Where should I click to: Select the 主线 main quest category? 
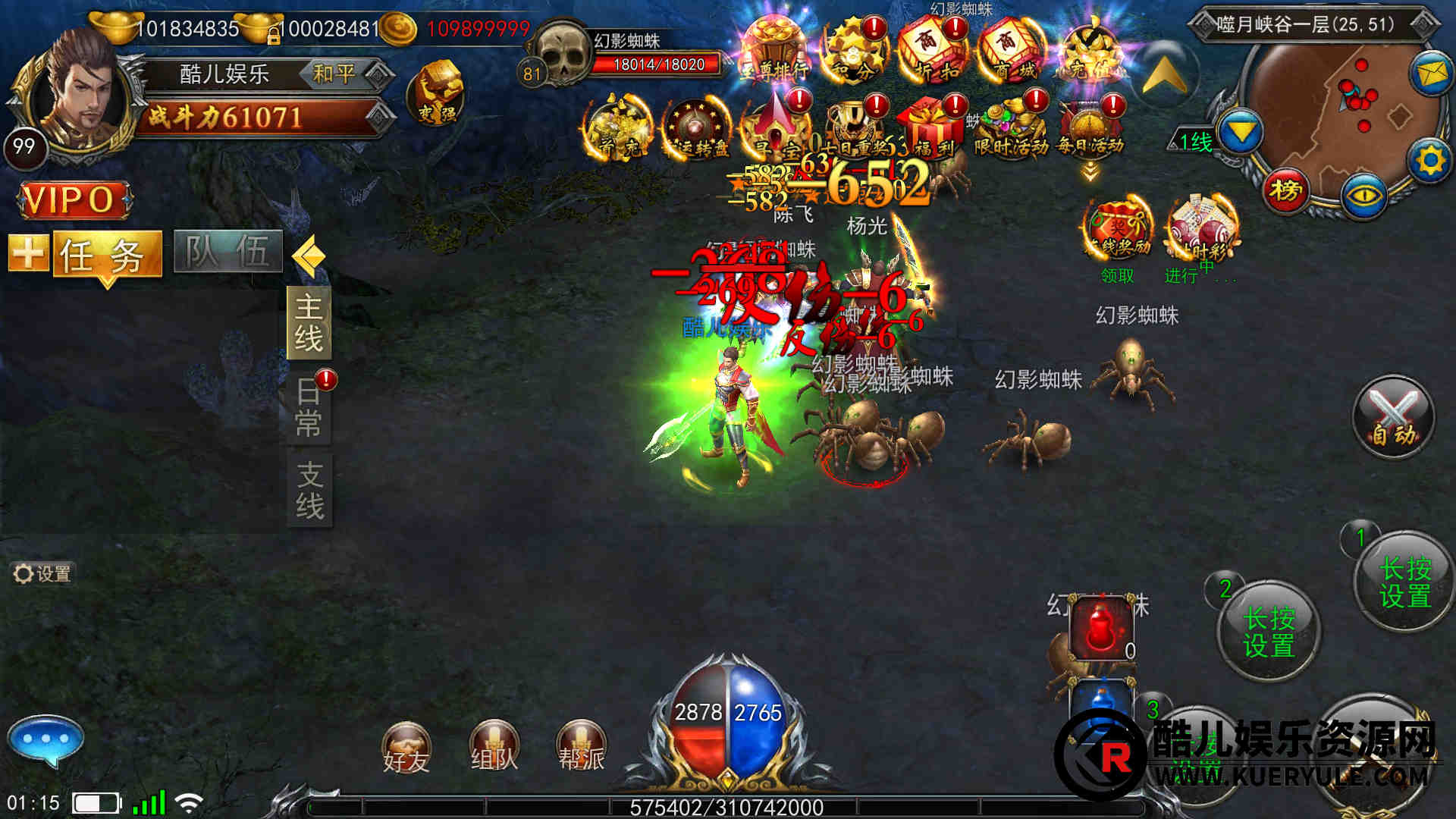309,323
